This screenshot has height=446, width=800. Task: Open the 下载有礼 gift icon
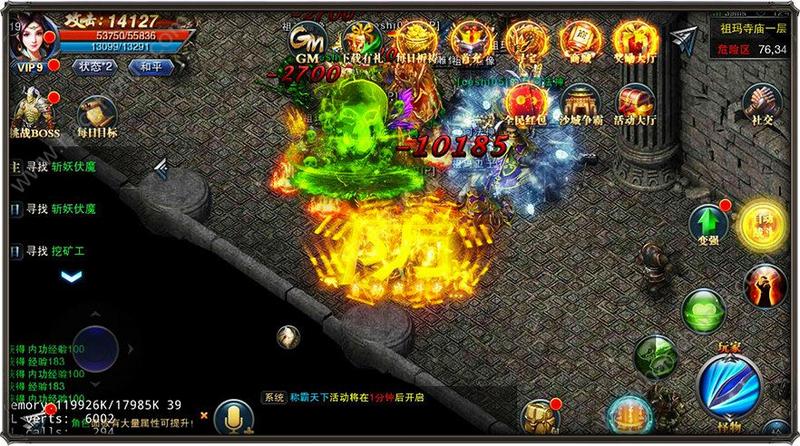(x=357, y=40)
